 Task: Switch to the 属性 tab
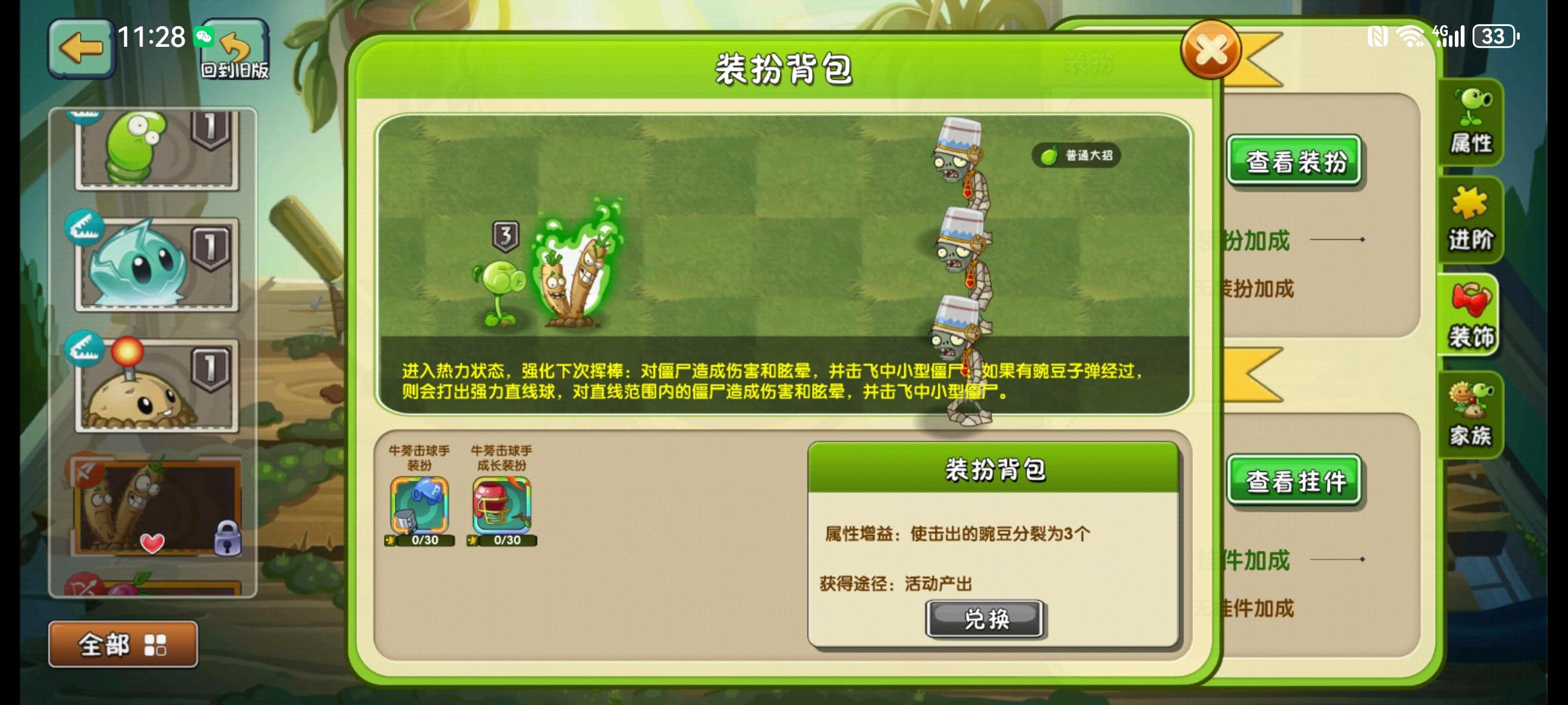1472,122
